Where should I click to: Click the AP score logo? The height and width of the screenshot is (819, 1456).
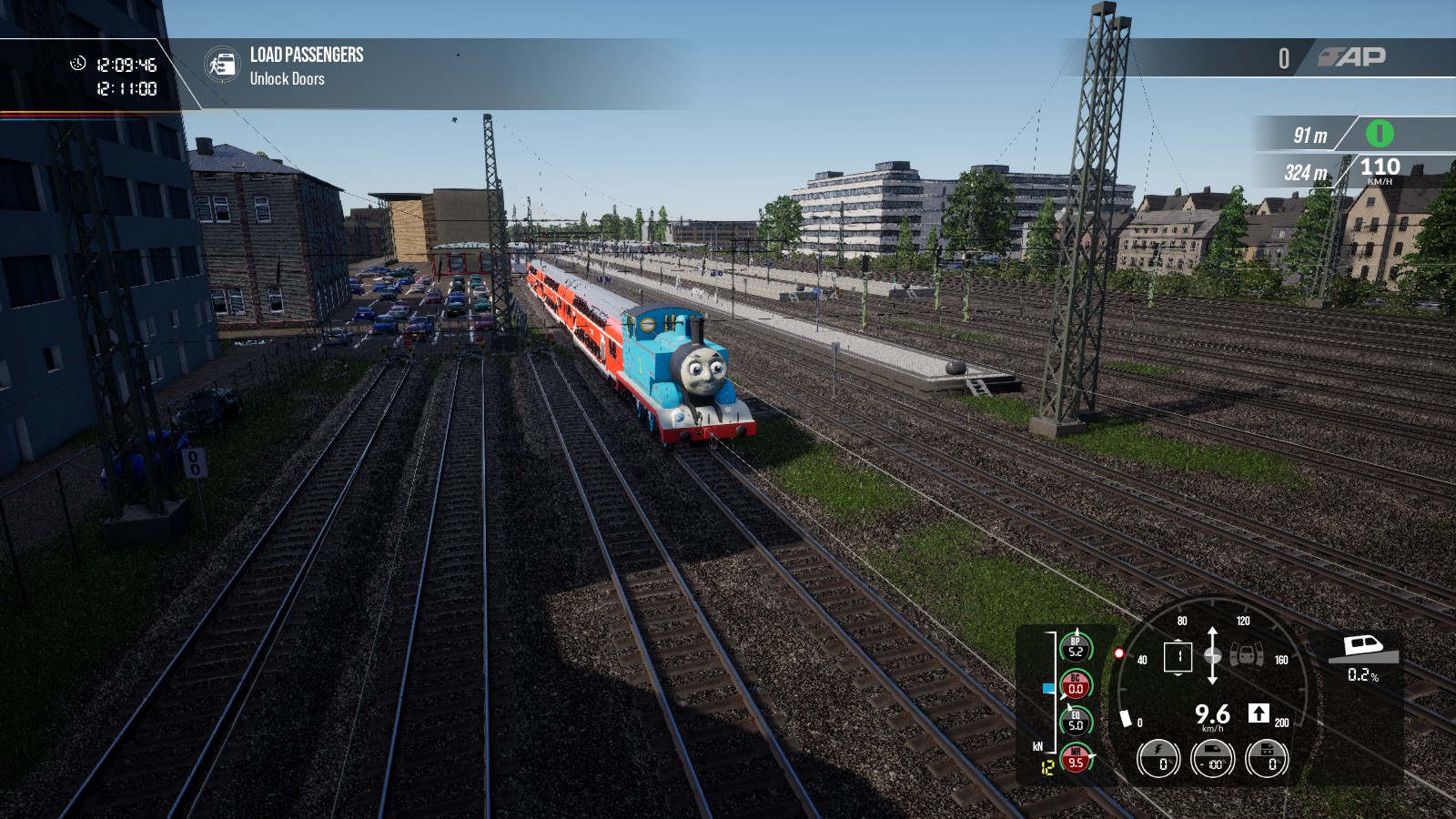pos(1353,57)
